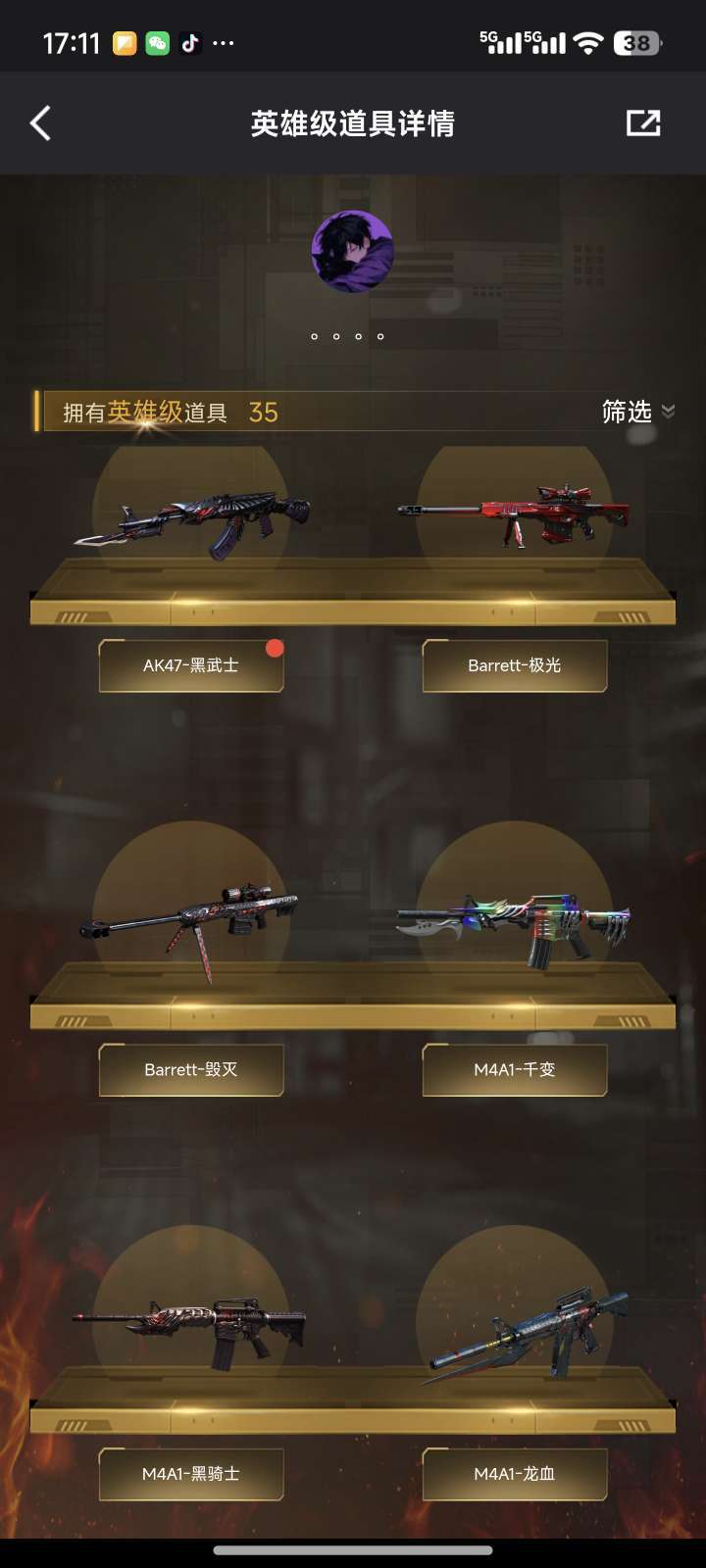Show the M4A1-黑骑士 rifle image
The width and height of the screenshot is (706, 1568).
pos(190,1328)
